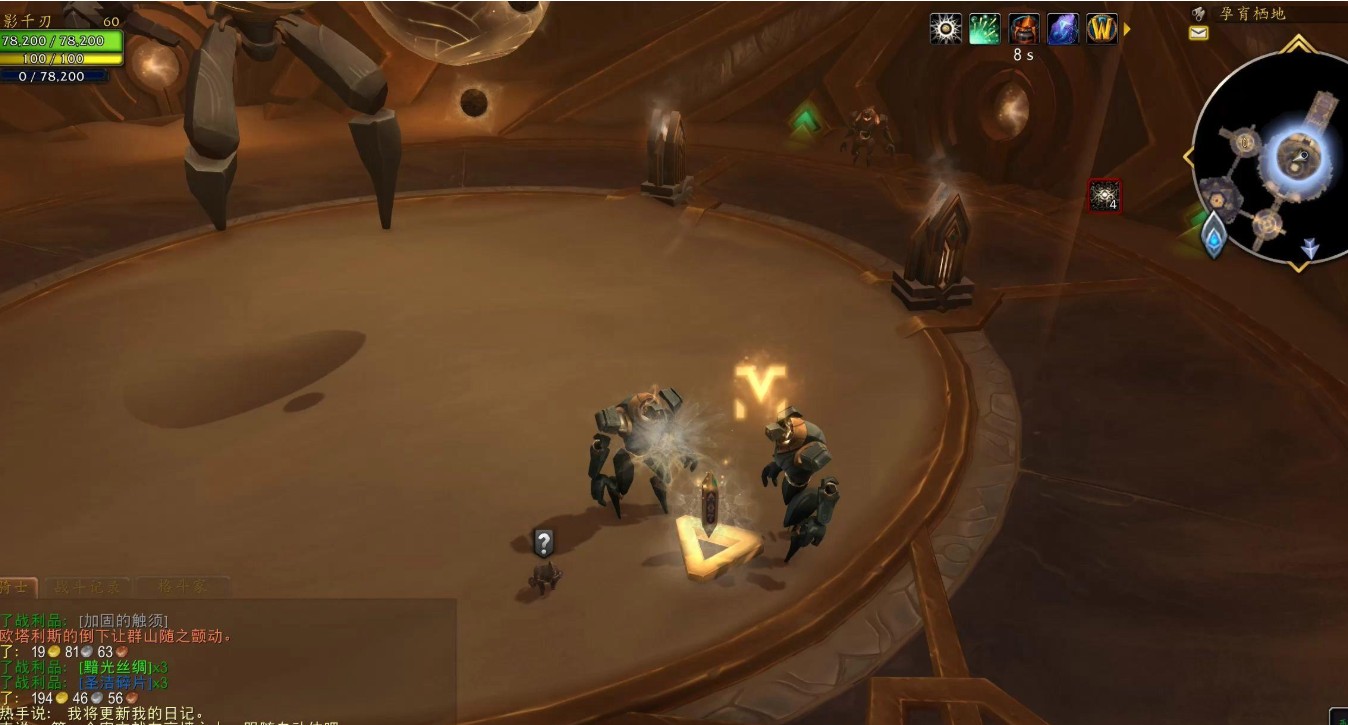Viewport: 1348px width, 725px height.
Task: Click the red-bordered debuff icon with 4 stacks
Action: [x=1105, y=196]
